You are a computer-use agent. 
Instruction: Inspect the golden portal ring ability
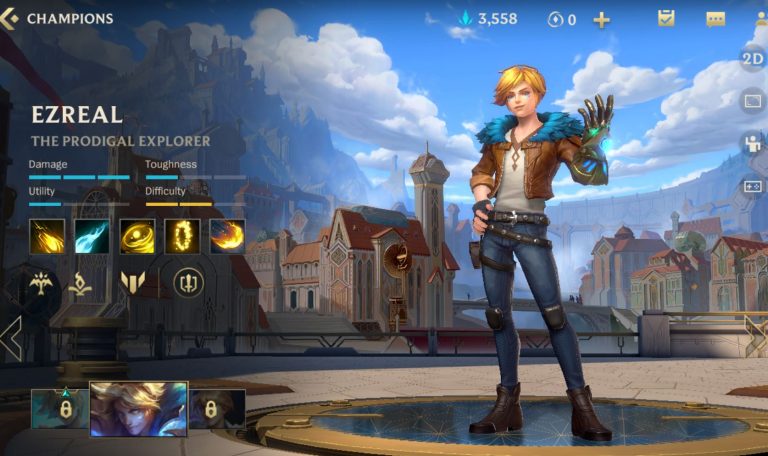click(x=182, y=236)
